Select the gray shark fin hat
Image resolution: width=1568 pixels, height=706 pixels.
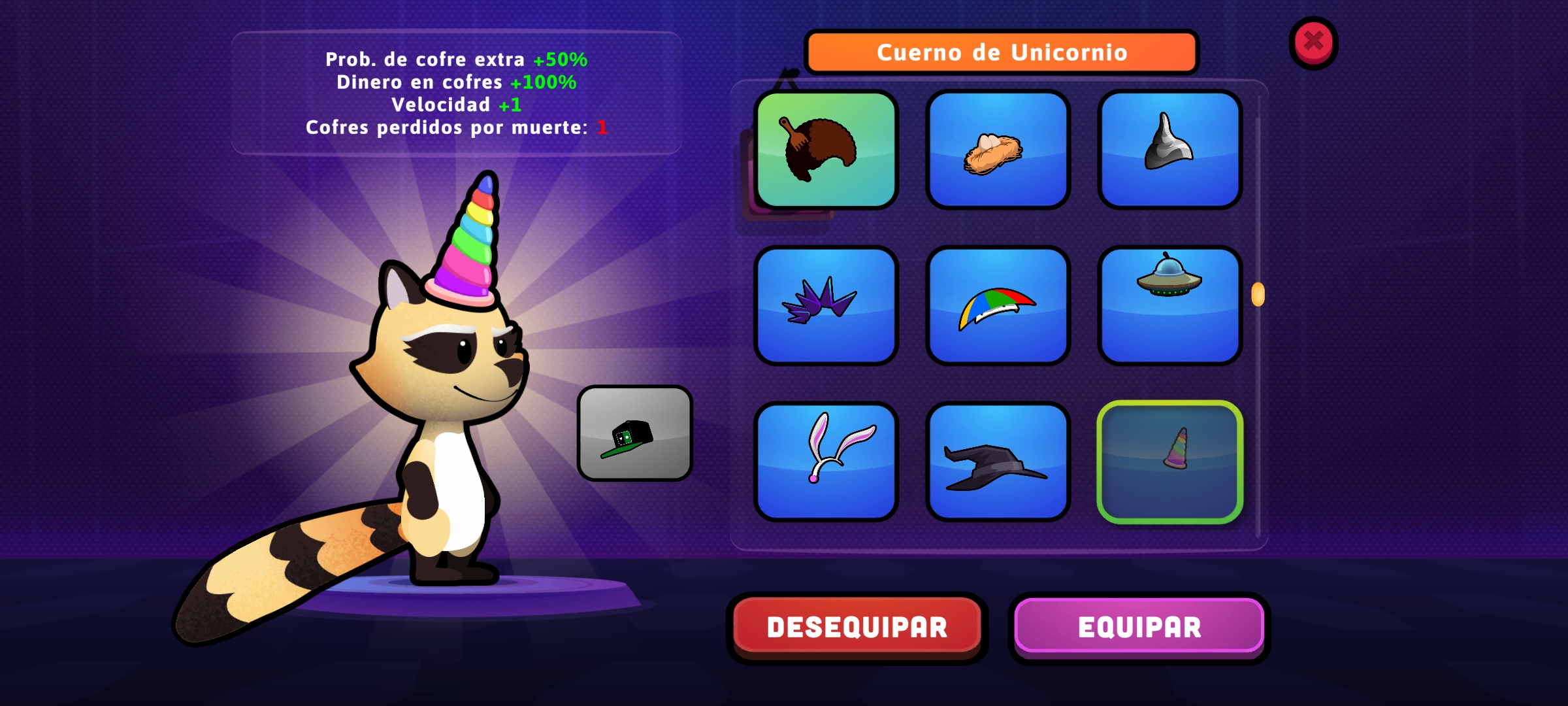[1169, 150]
